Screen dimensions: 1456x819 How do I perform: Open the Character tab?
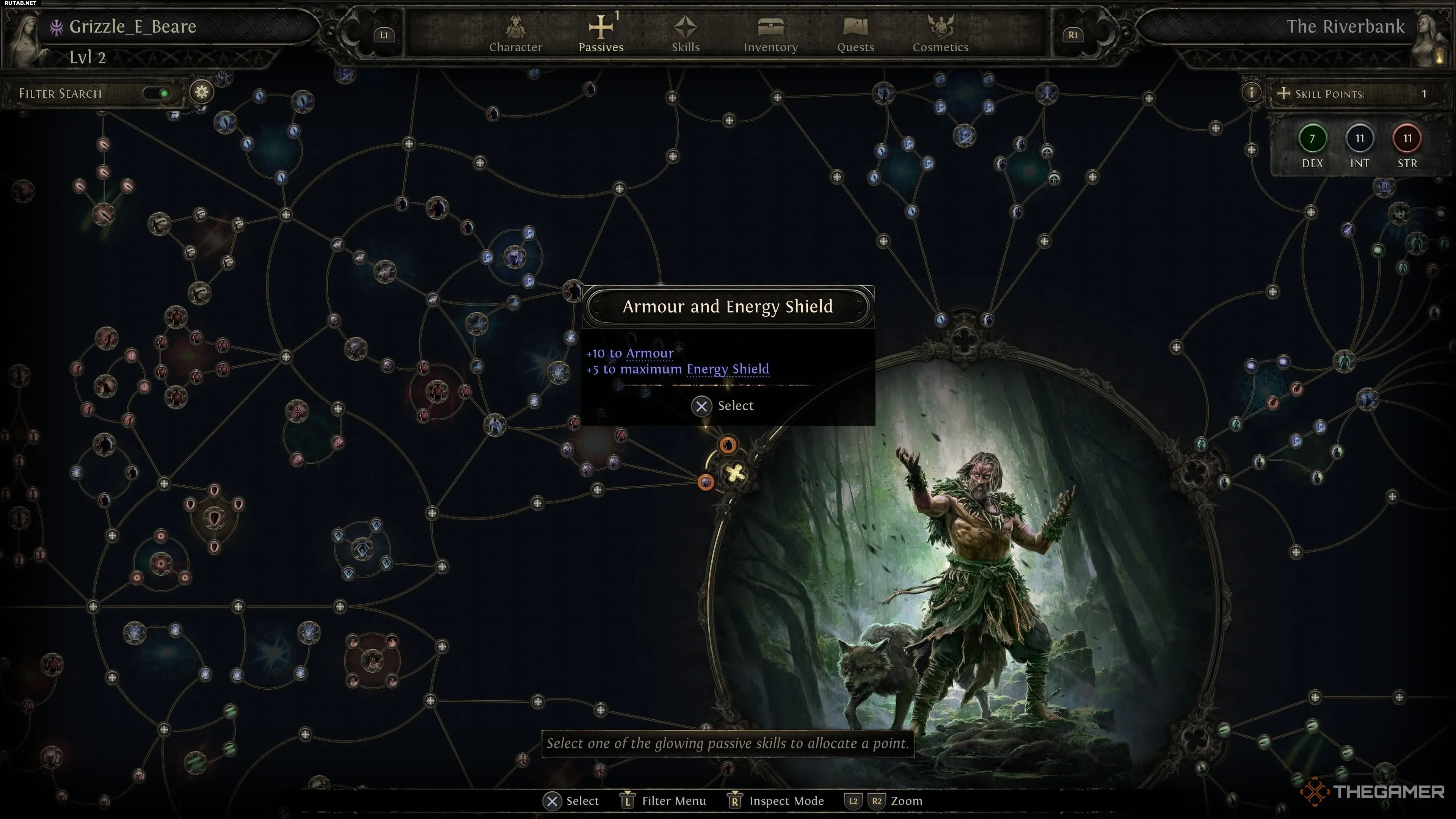tap(516, 34)
